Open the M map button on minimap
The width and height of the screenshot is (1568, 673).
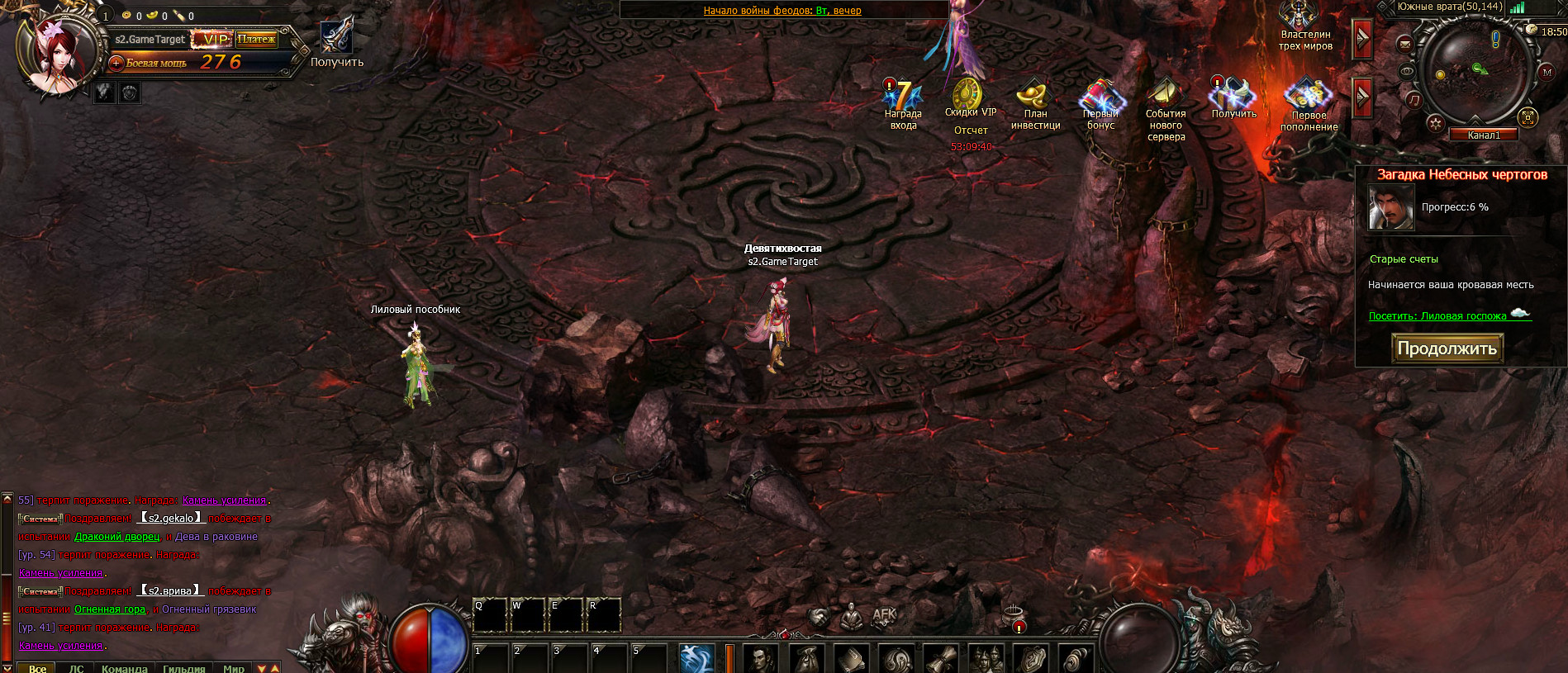point(1547,73)
